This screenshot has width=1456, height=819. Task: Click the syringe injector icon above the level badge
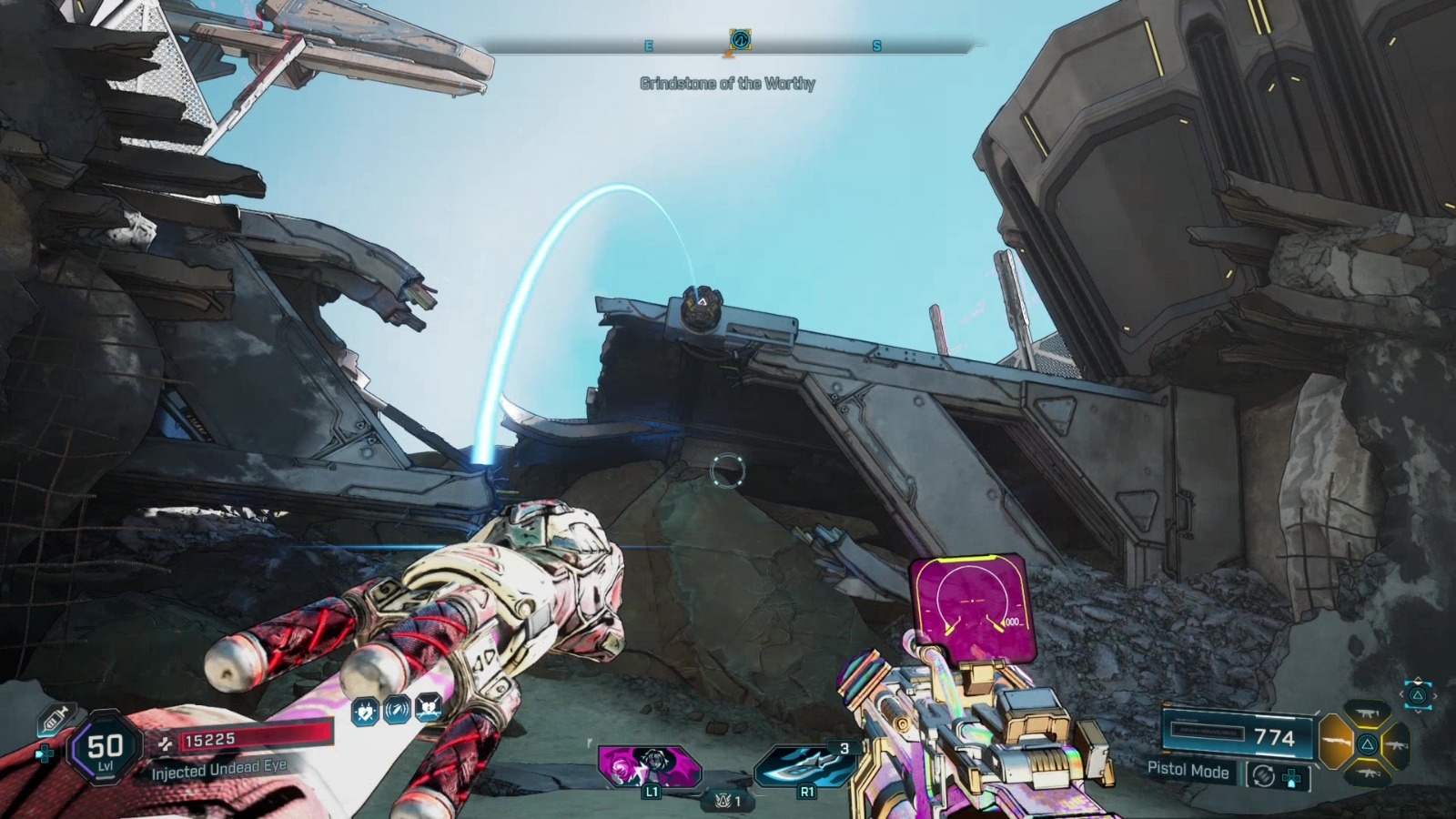pos(56,718)
